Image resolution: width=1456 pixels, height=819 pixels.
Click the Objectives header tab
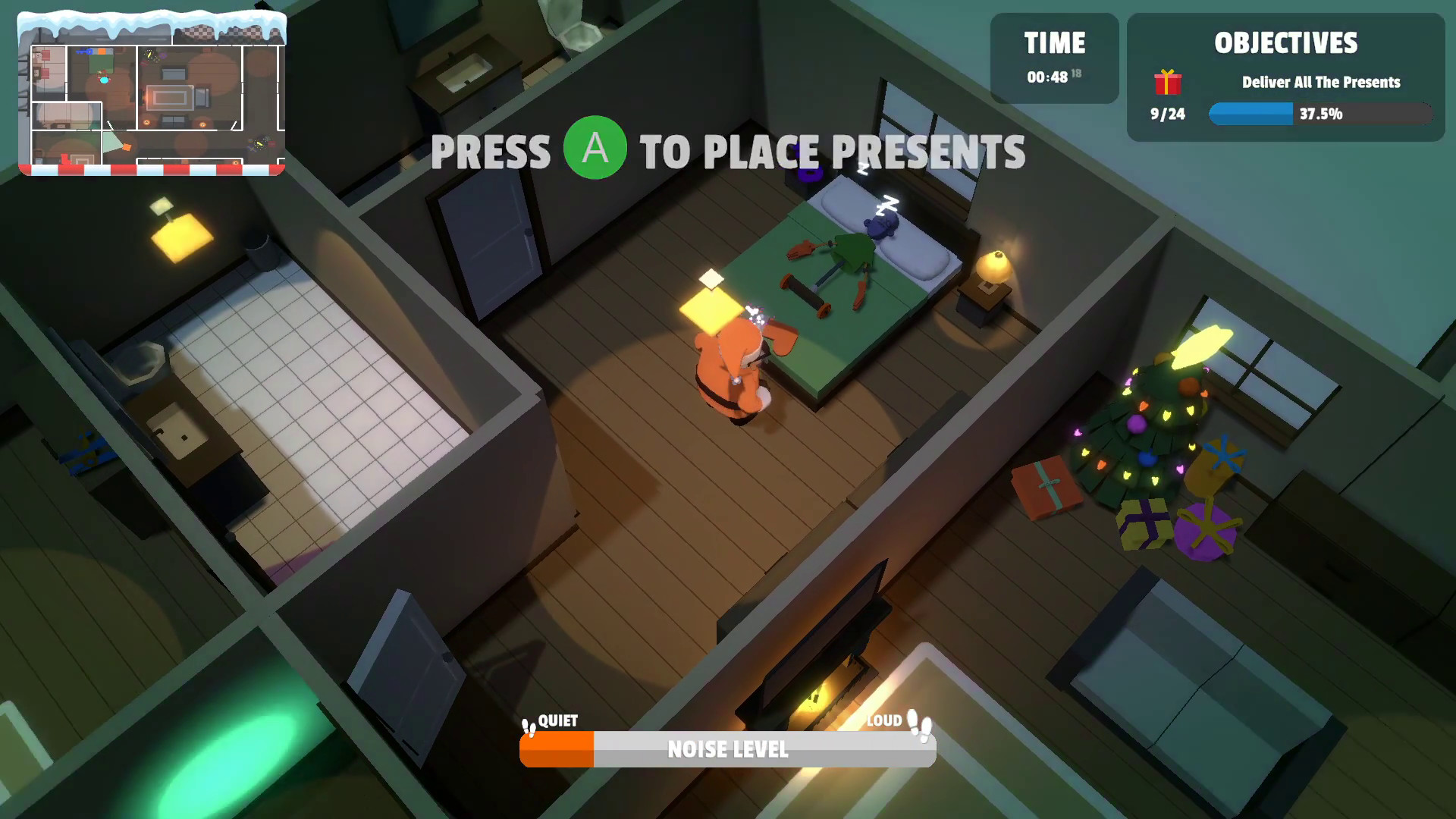click(x=1285, y=44)
